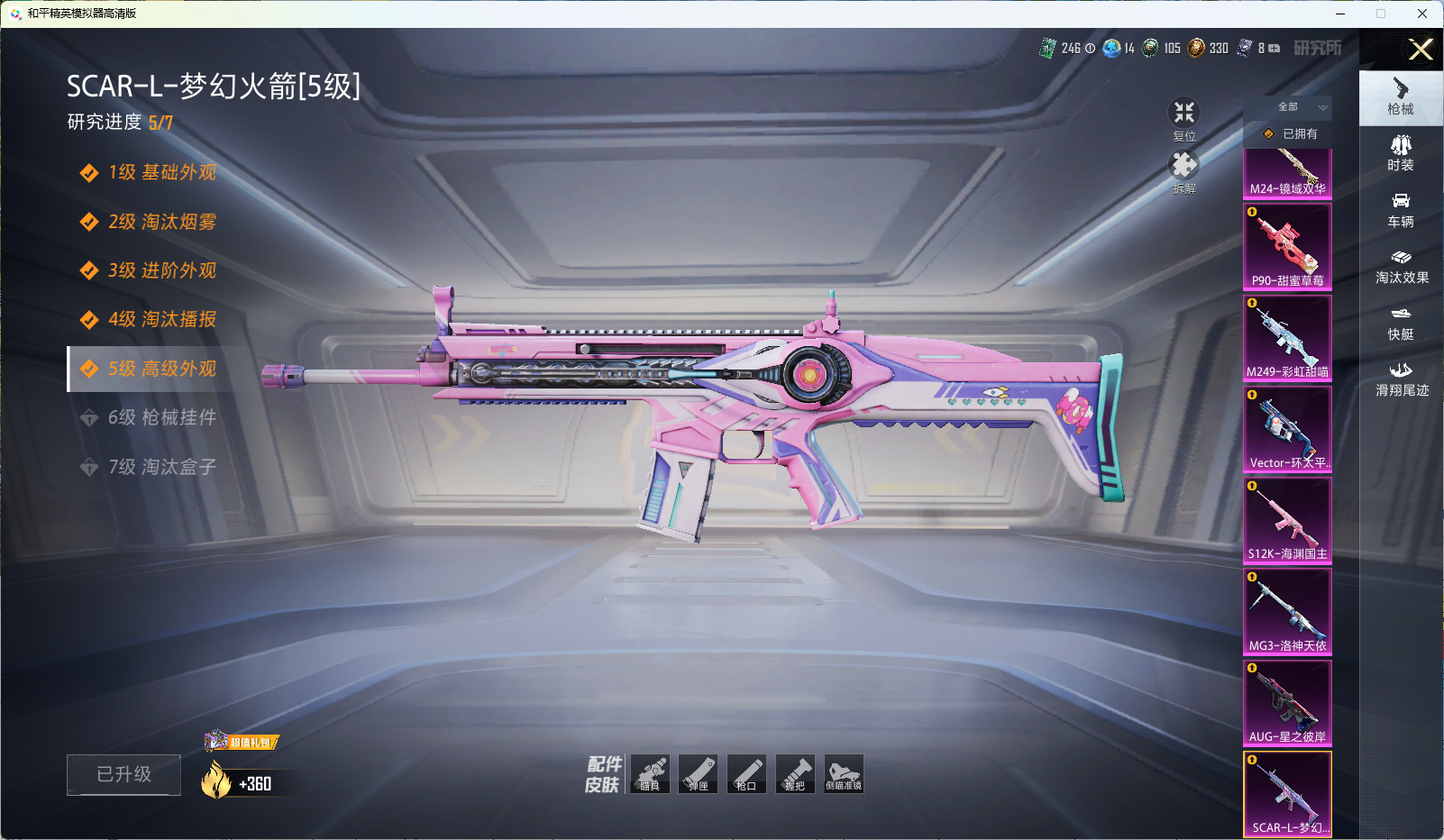The width and height of the screenshot is (1444, 840).
Task: Show the 滑翔尾迹 glide trail tab
Action: pos(1402,379)
